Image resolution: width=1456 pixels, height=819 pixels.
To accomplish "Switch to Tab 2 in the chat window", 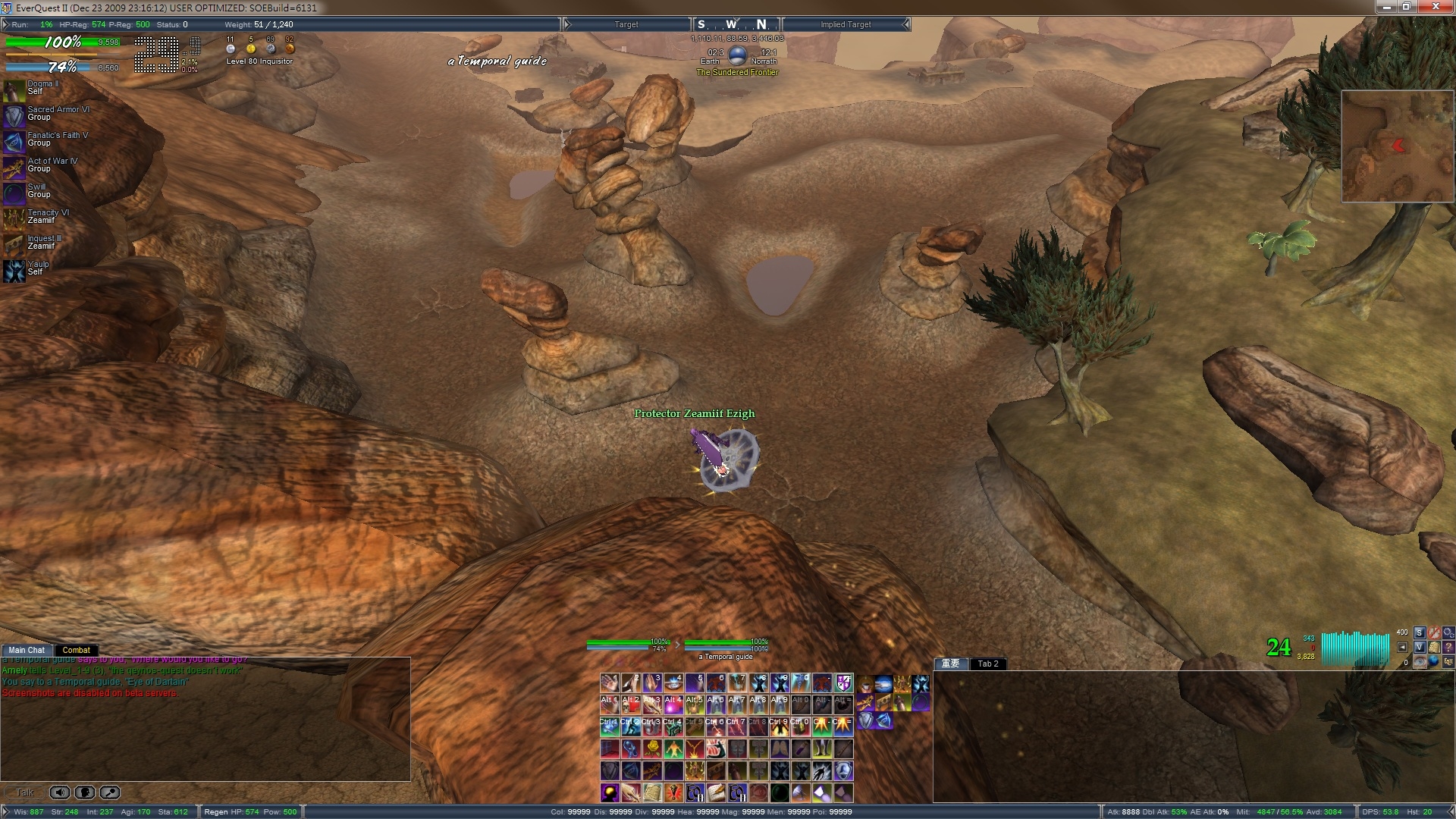I will [x=988, y=664].
